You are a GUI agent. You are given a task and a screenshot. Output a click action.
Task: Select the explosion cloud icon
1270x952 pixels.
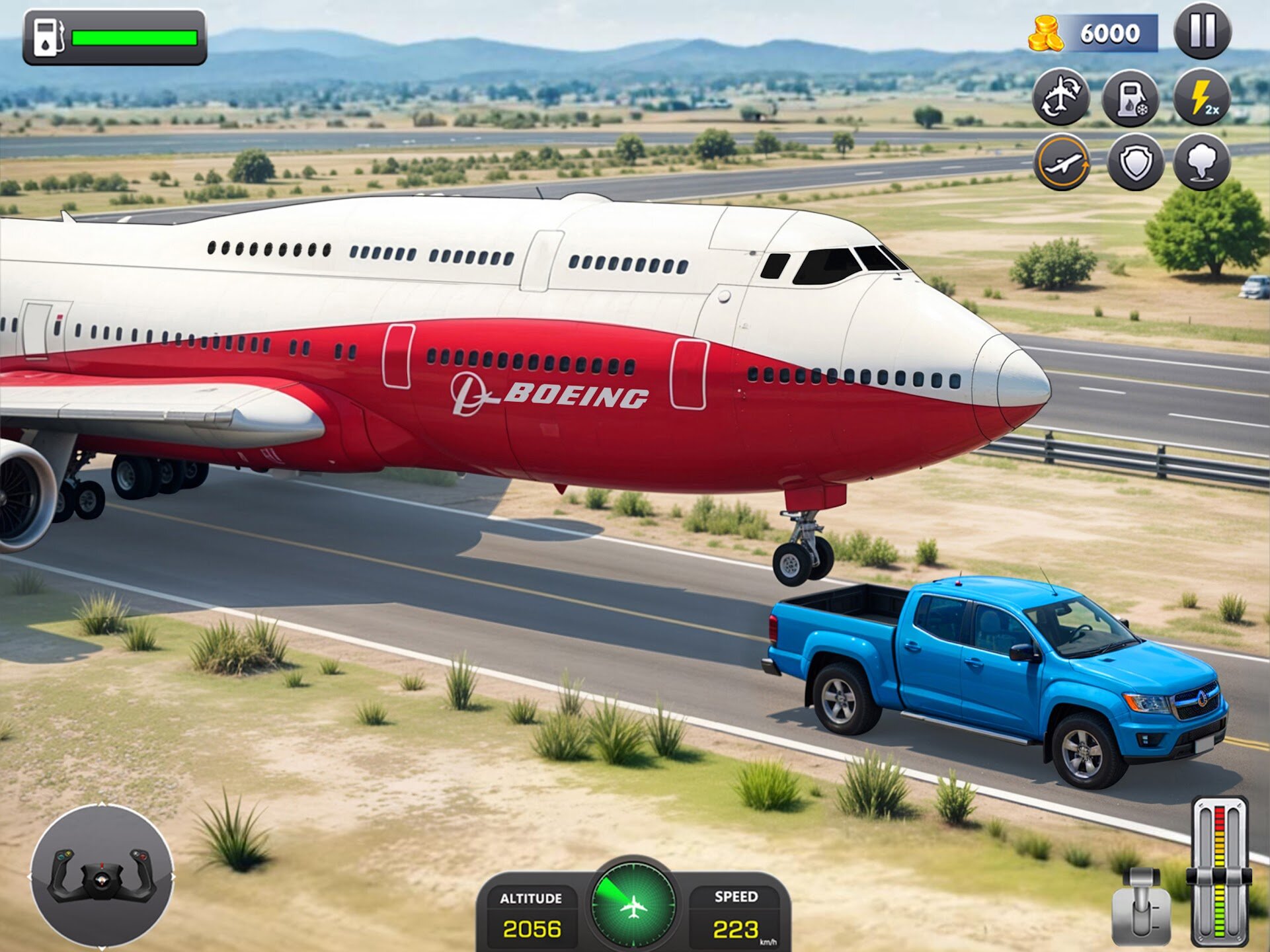tap(1202, 162)
